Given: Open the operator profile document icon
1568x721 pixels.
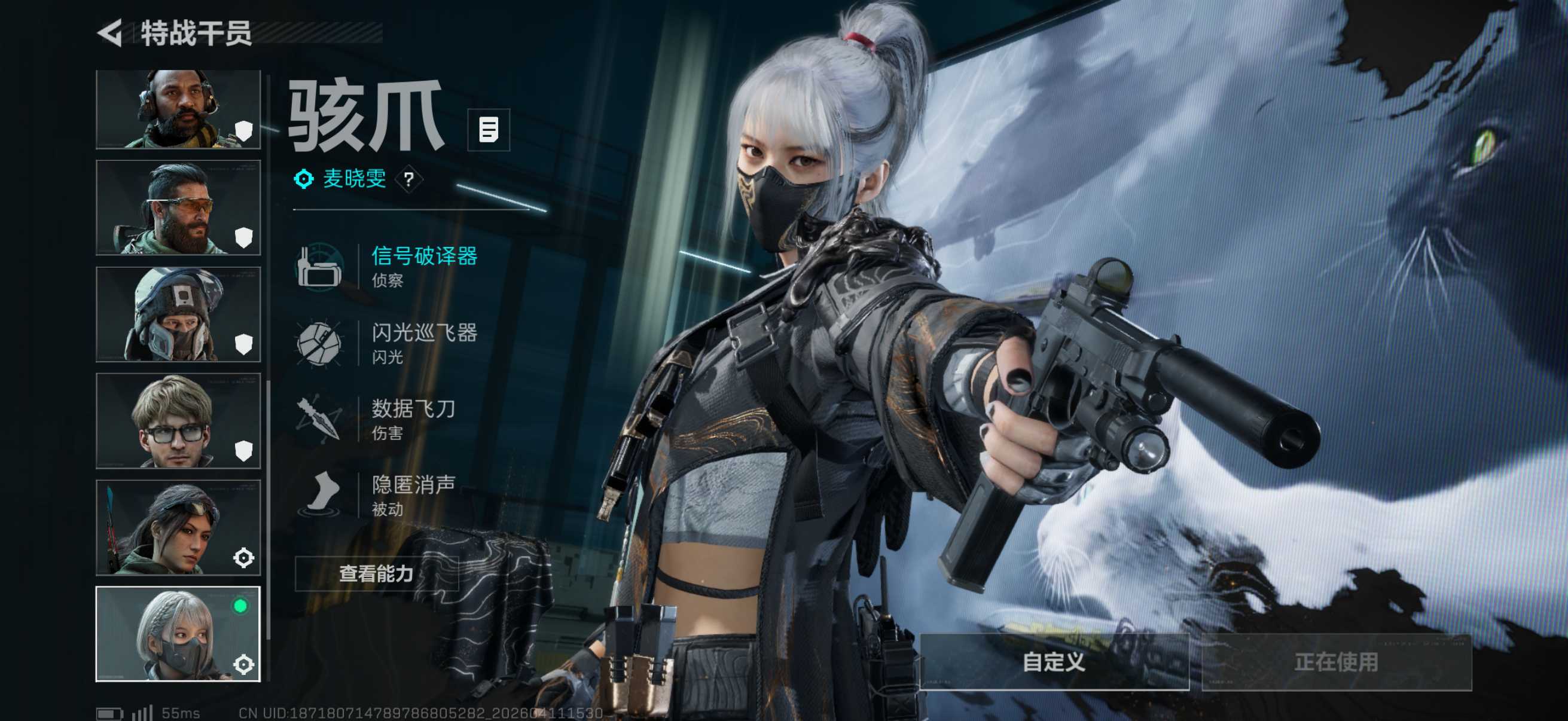Looking at the screenshot, I should (488, 130).
